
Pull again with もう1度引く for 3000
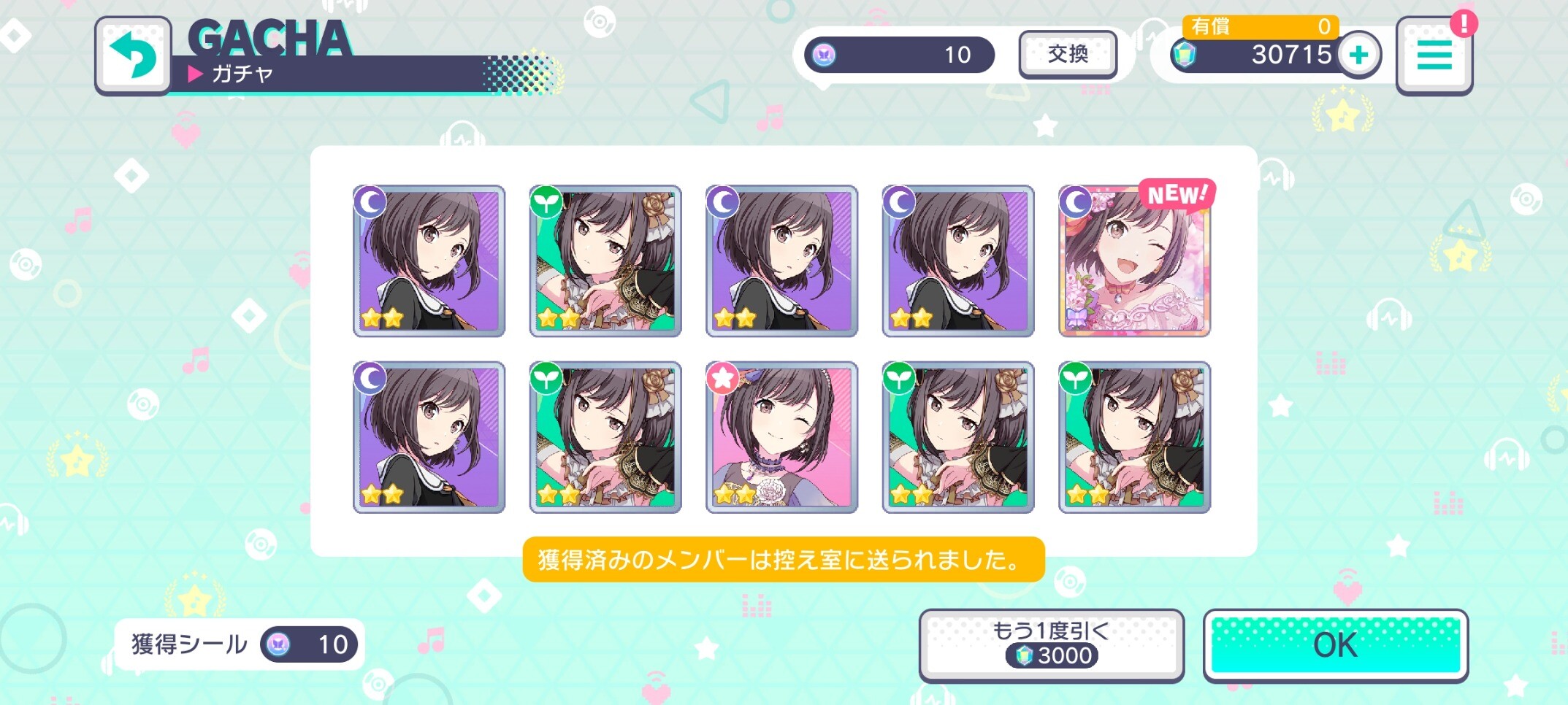pyautogui.click(x=1051, y=645)
